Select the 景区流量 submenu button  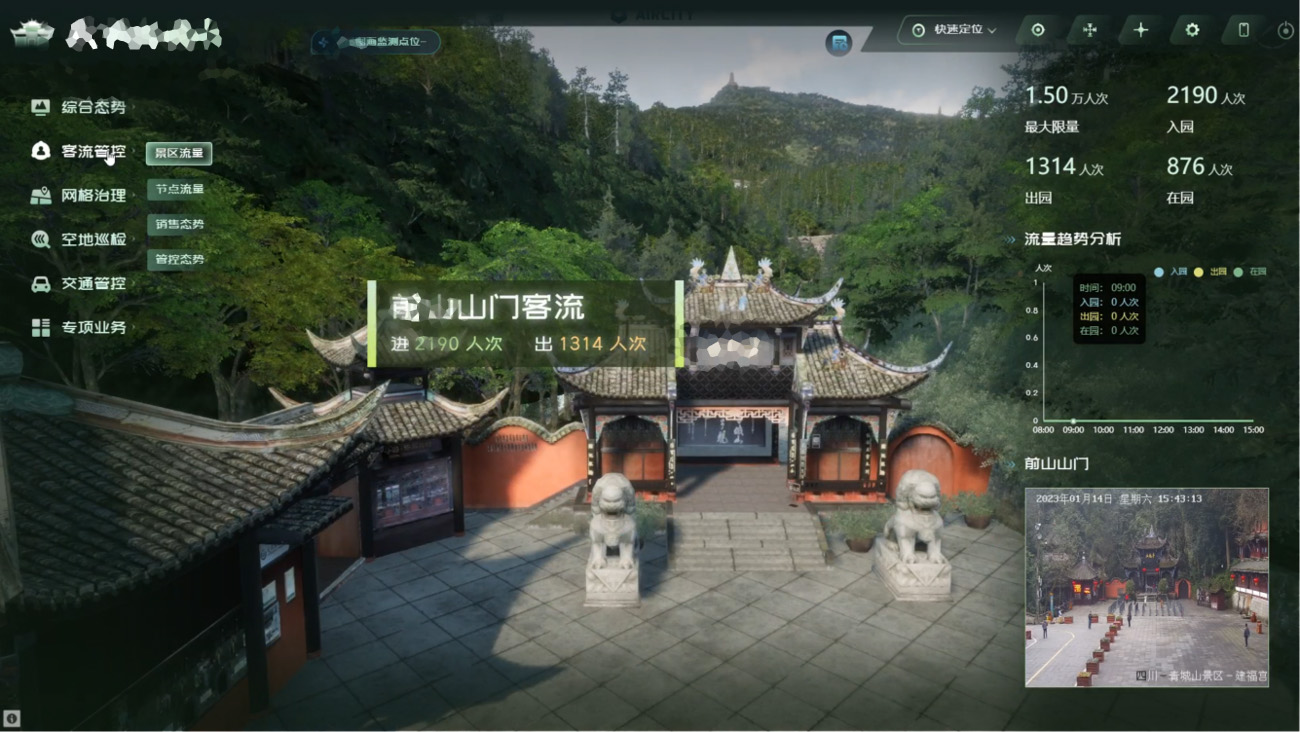179,153
